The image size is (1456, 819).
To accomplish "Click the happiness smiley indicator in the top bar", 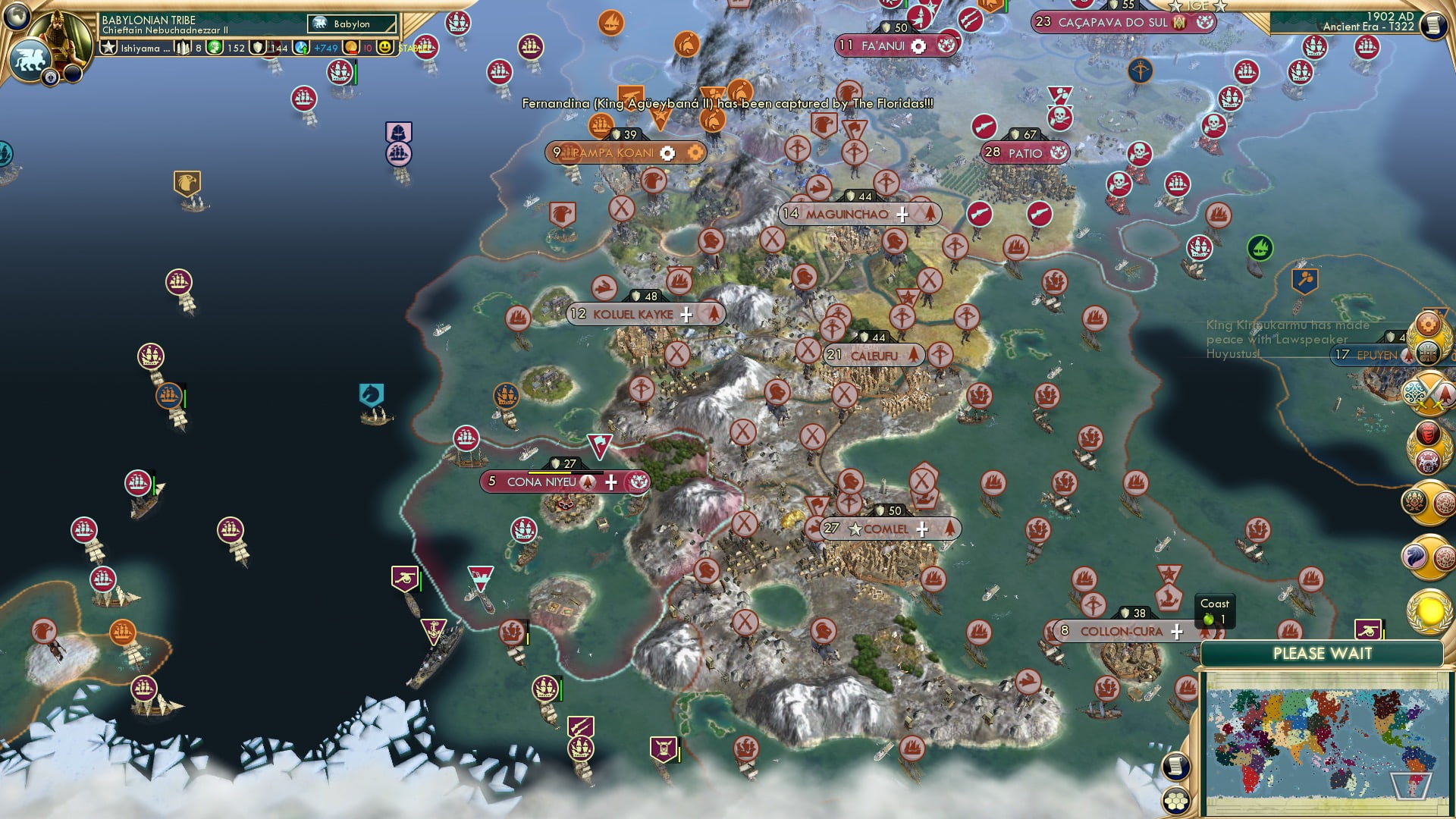I will [x=385, y=47].
